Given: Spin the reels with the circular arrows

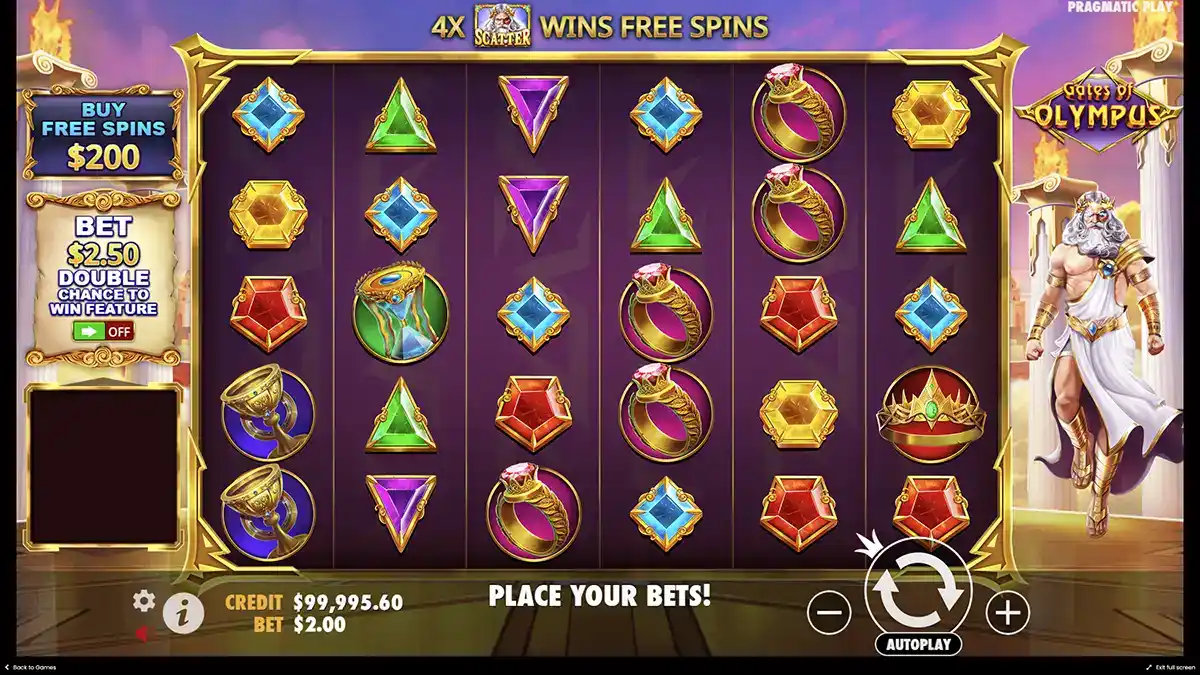Looking at the screenshot, I should click(x=917, y=592).
